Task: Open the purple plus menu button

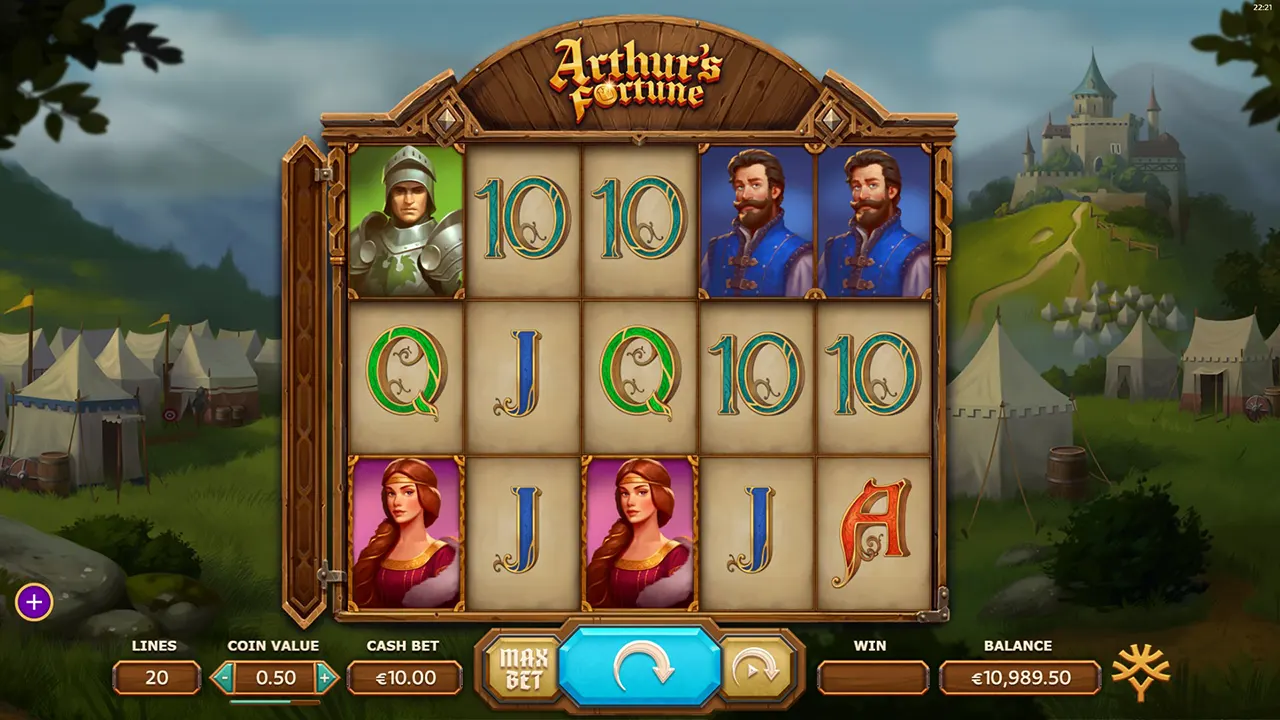Action: [x=34, y=602]
